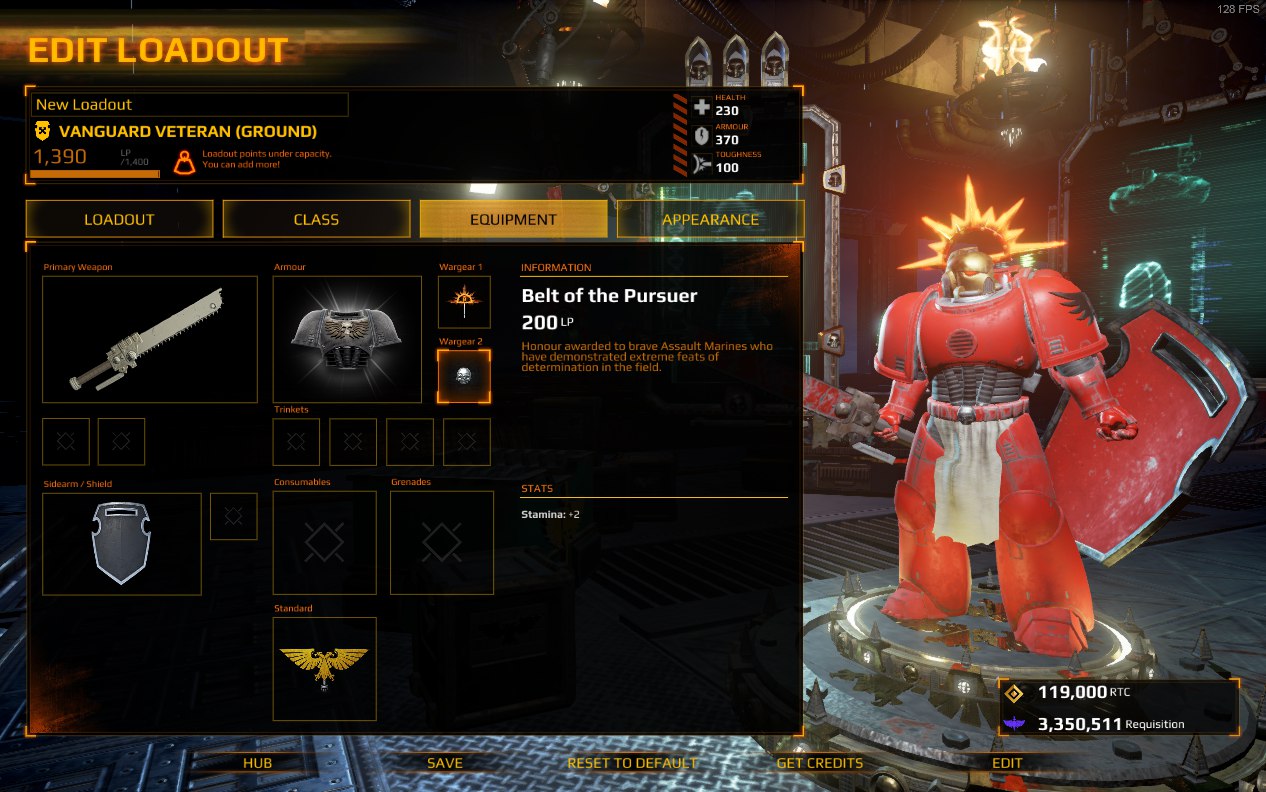Select the Wargear 2 skull belt slot

click(464, 376)
